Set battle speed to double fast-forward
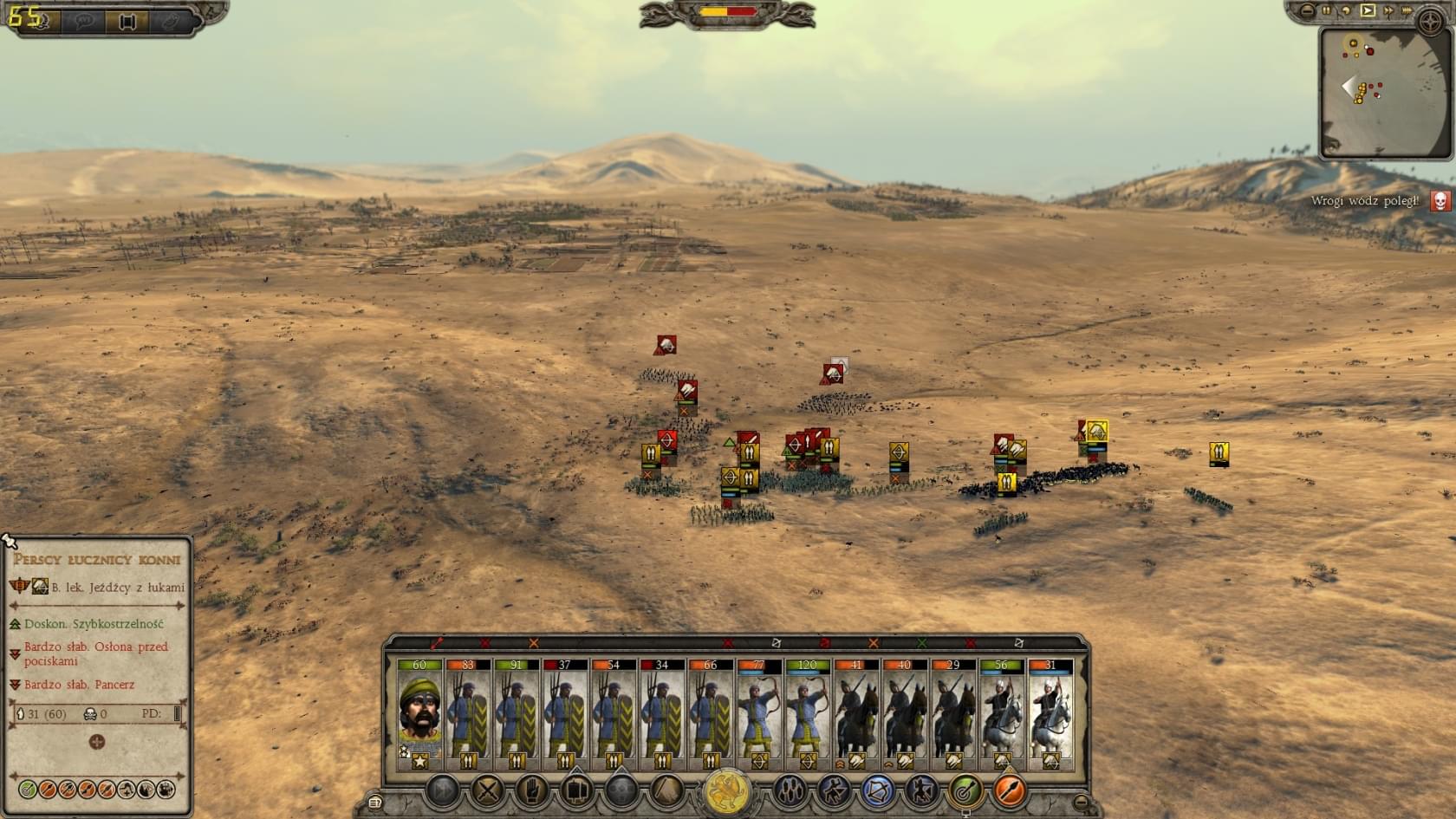The height and width of the screenshot is (819, 1456). (x=1388, y=11)
